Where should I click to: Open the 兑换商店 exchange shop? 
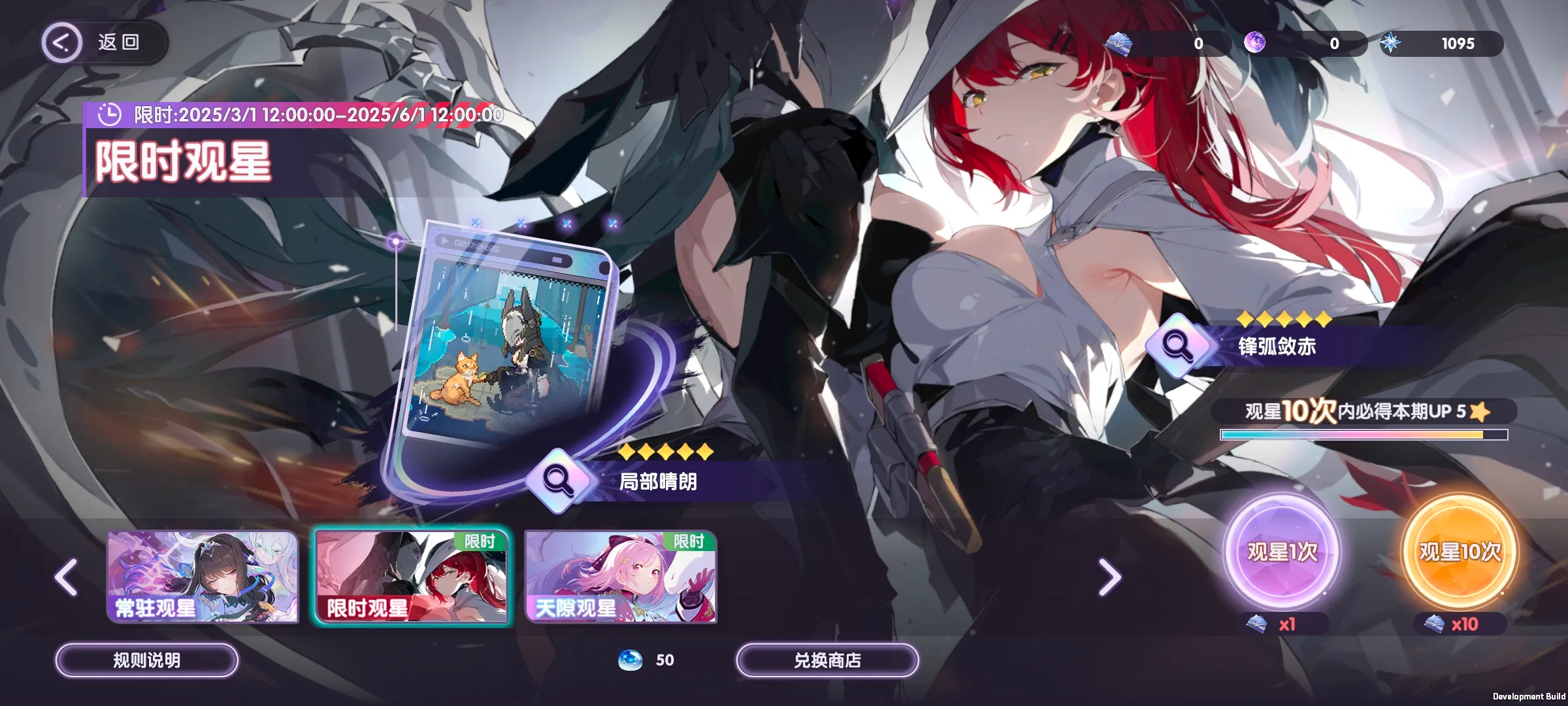(827, 660)
